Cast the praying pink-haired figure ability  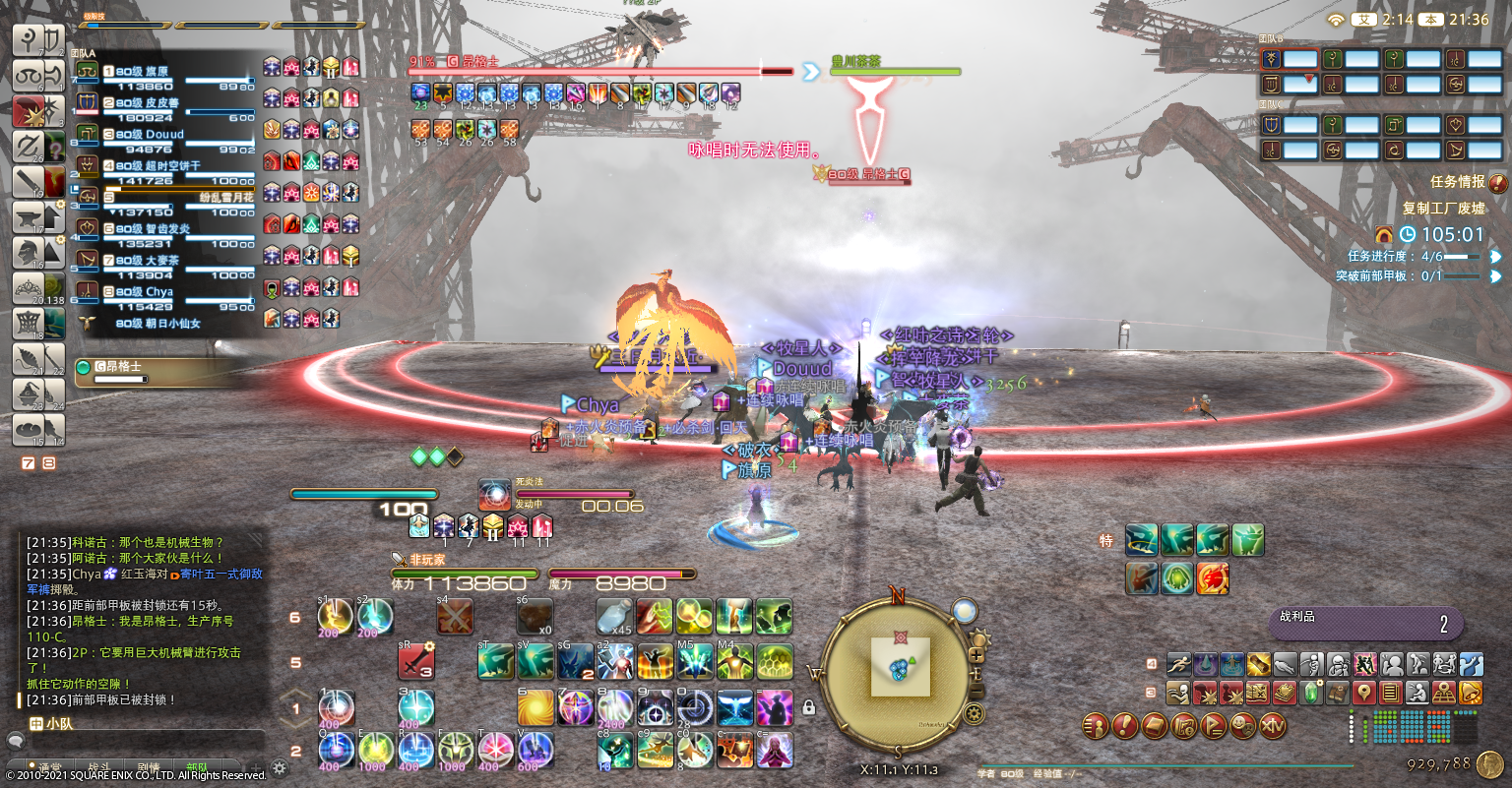(x=775, y=751)
